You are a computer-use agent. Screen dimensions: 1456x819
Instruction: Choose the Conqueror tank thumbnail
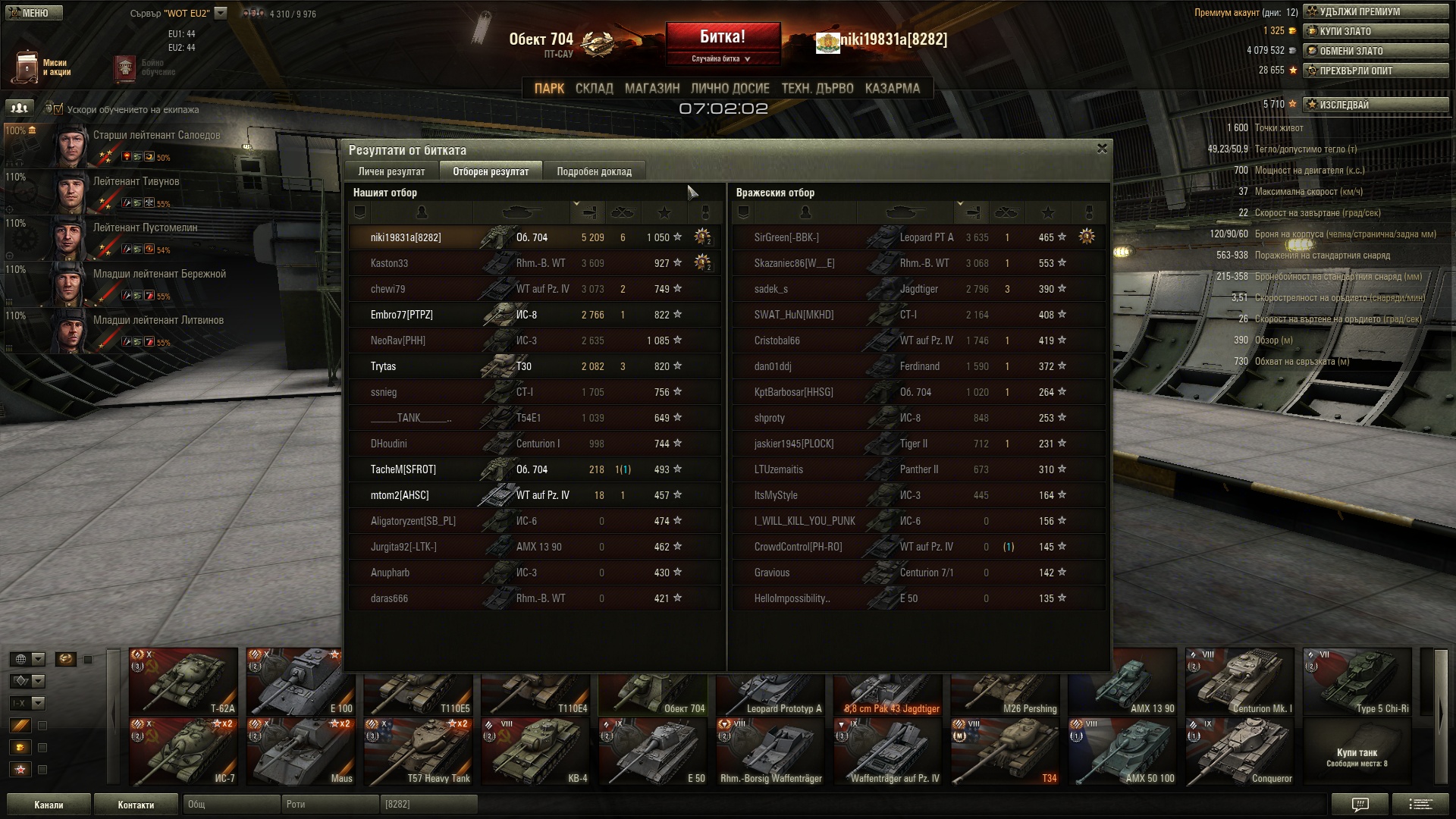pos(1240,752)
